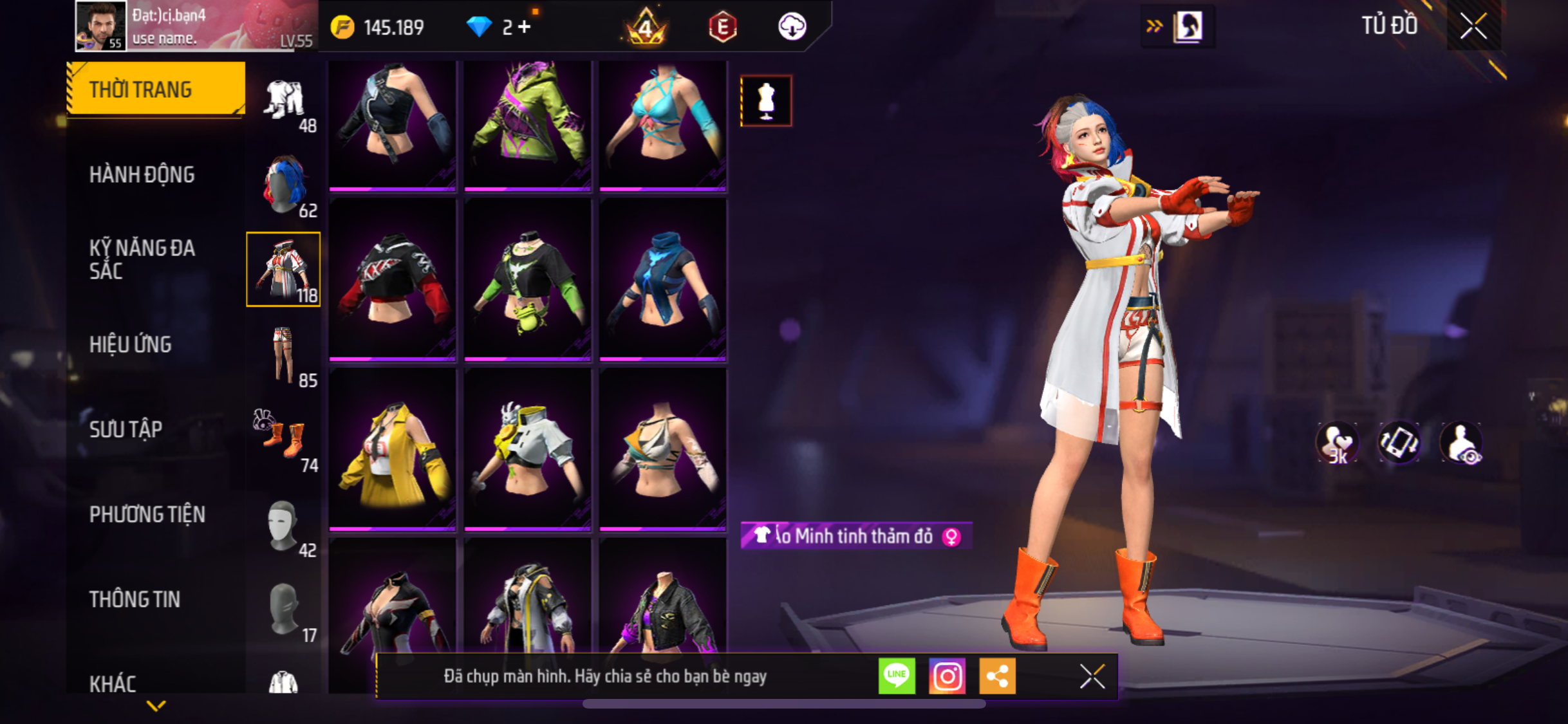The image size is (1568, 724).
Task: Share screenshot to Instagram
Action: tap(947, 676)
